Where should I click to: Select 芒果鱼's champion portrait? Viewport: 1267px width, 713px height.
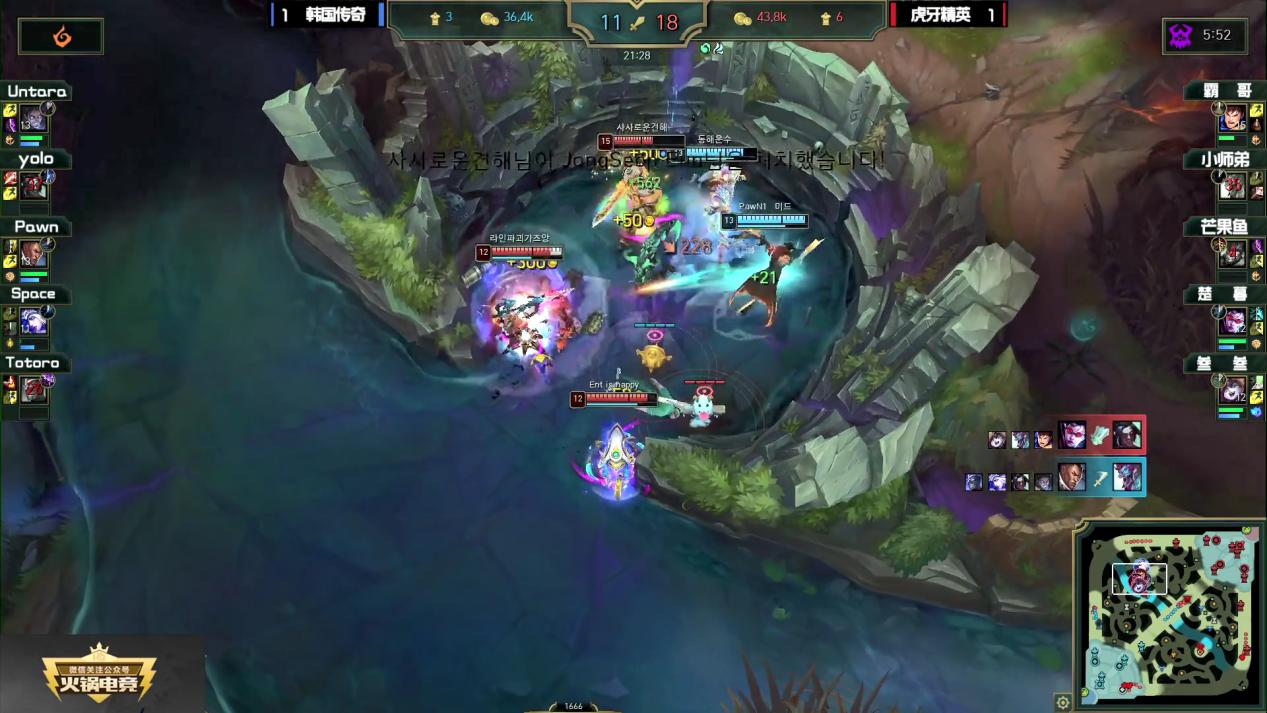(x=1232, y=254)
